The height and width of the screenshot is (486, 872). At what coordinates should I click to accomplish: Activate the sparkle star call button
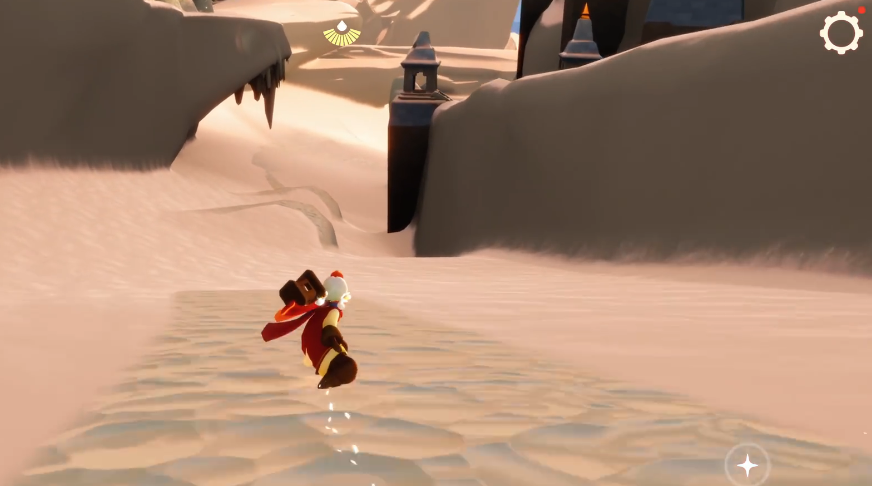tap(747, 464)
